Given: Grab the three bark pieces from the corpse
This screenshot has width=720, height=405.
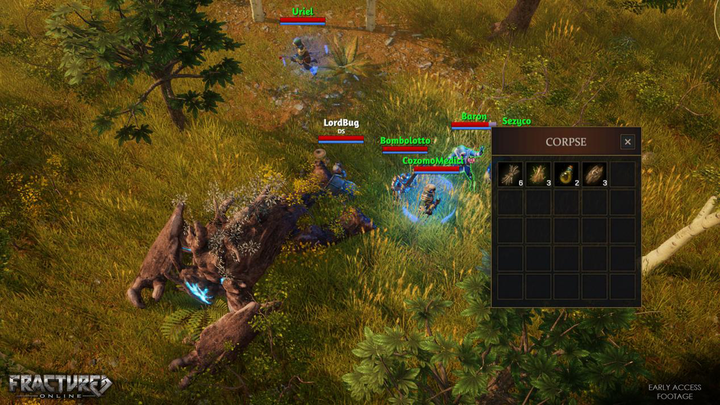Looking at the screenshot, I should click(594, 174).
